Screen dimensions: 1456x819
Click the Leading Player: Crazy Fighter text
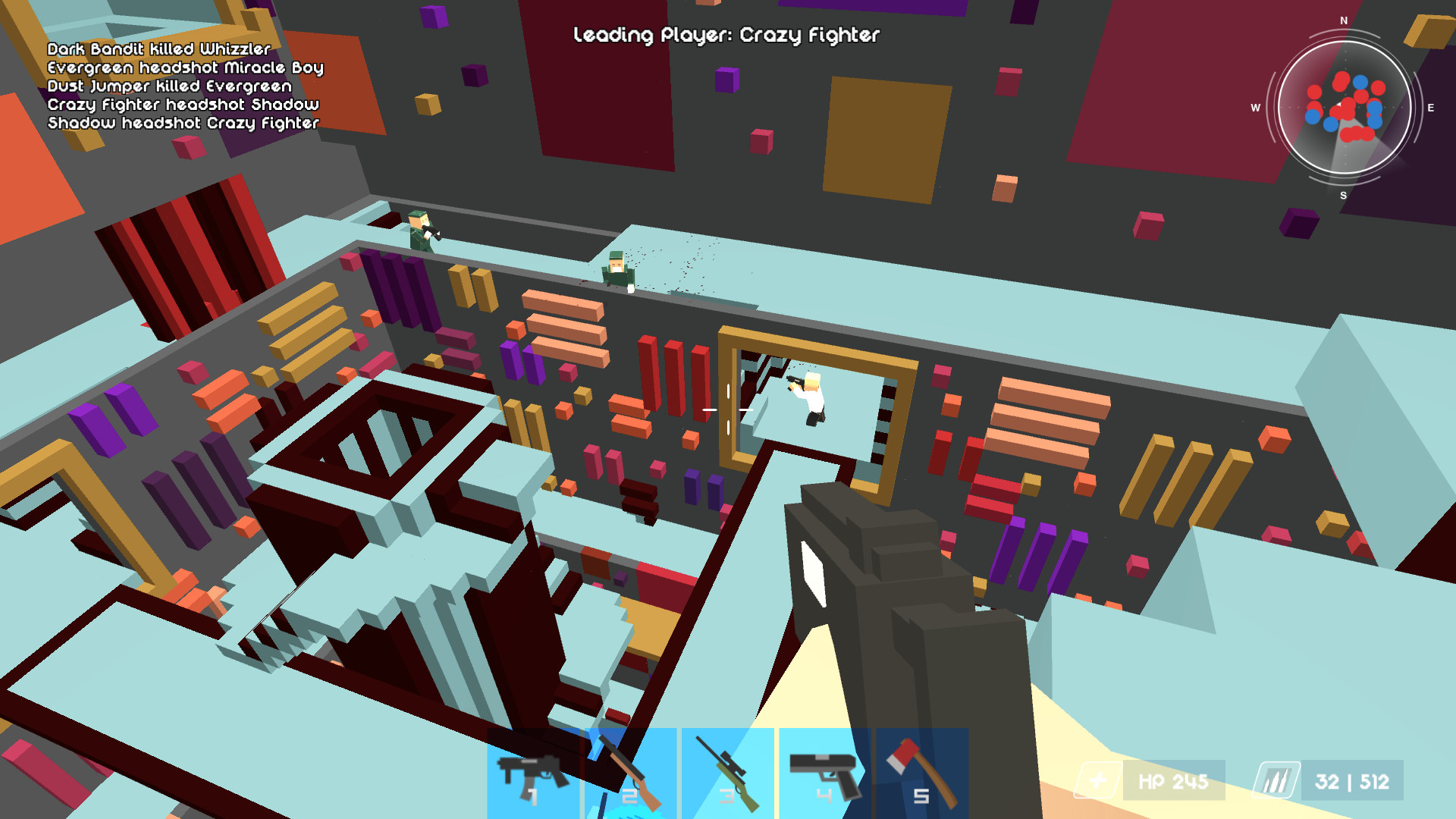[x=726, y=35]
